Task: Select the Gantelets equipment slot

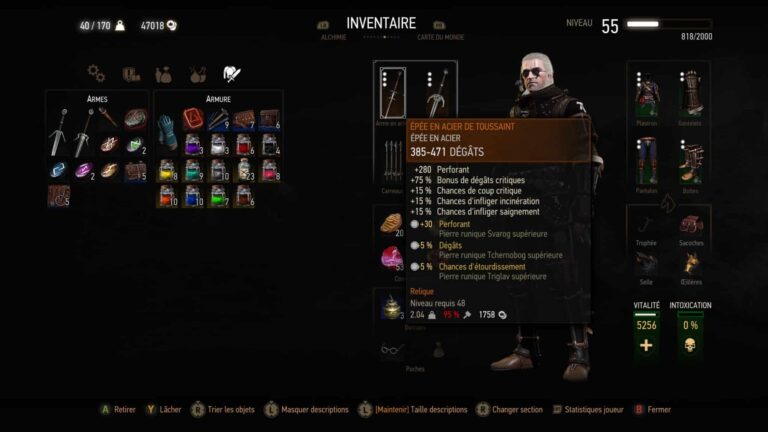Action: pos(689,93)
